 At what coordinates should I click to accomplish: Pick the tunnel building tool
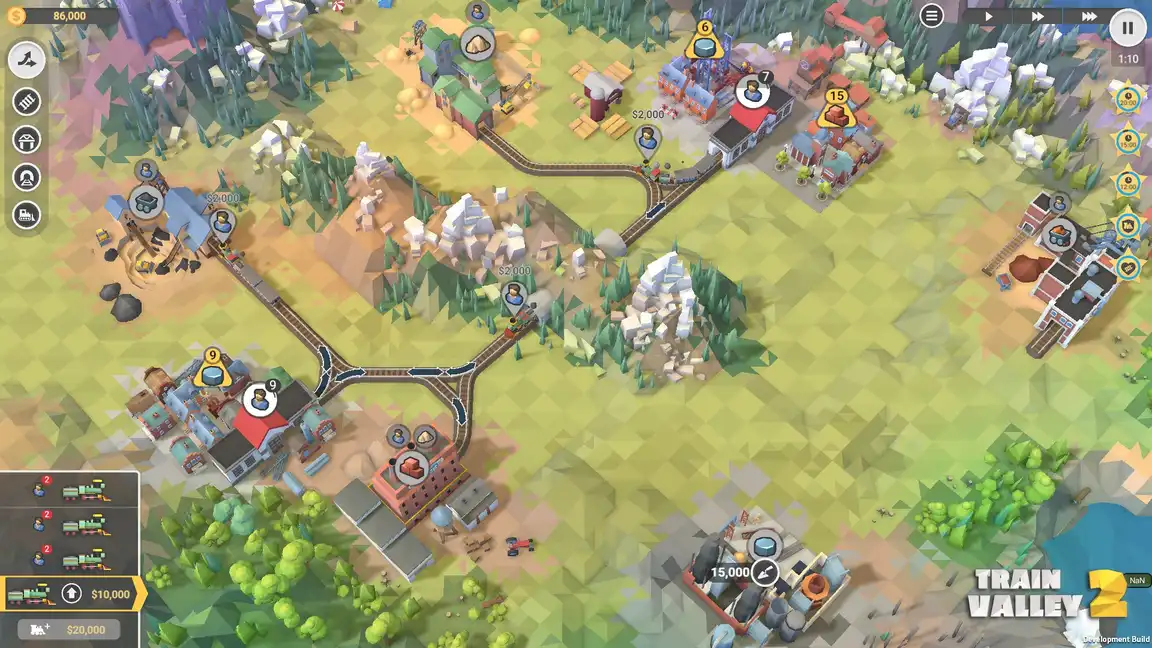click(x=27, y=177)
